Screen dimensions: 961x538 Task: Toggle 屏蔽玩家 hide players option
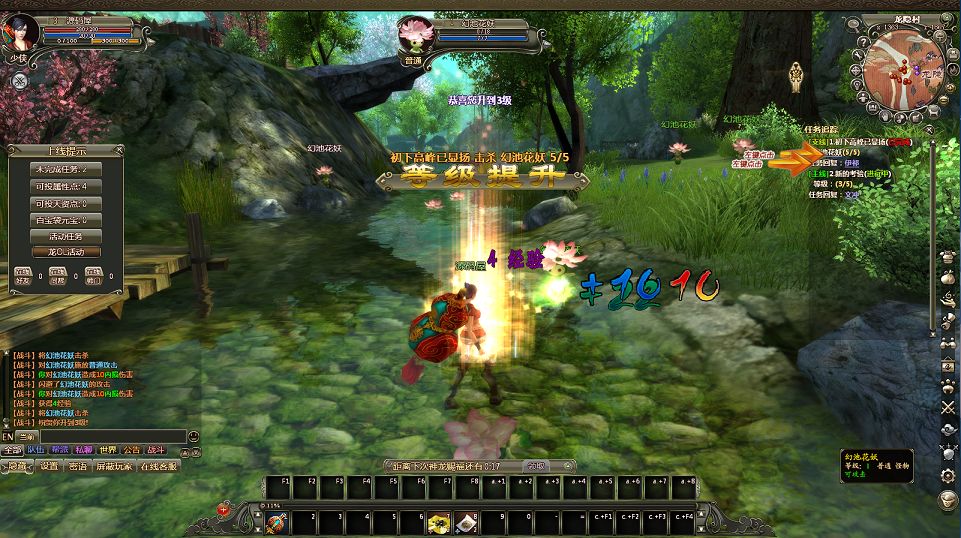[114, 465]
